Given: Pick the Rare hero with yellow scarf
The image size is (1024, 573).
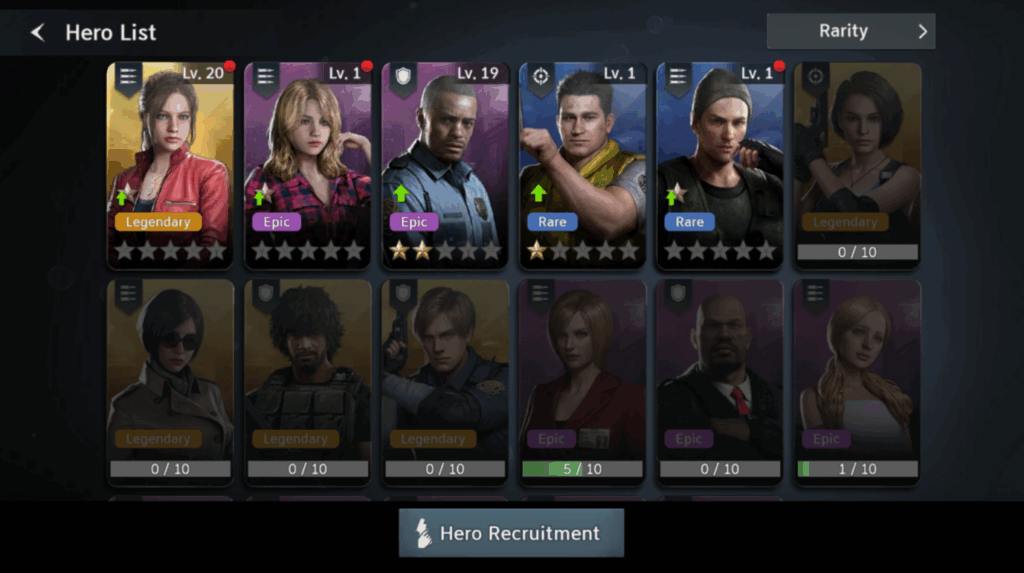Looking at the screenshot, I should [x=582, y=165].
